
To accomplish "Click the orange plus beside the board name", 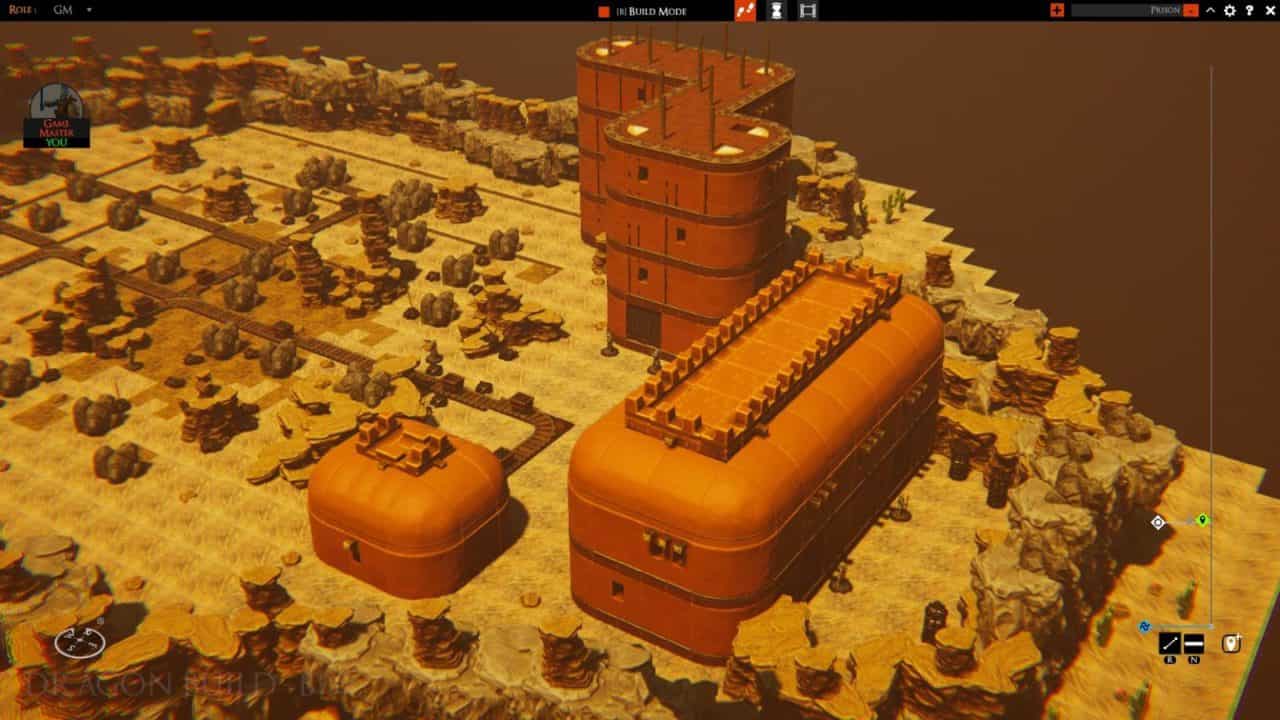I will coord(1059,11).
